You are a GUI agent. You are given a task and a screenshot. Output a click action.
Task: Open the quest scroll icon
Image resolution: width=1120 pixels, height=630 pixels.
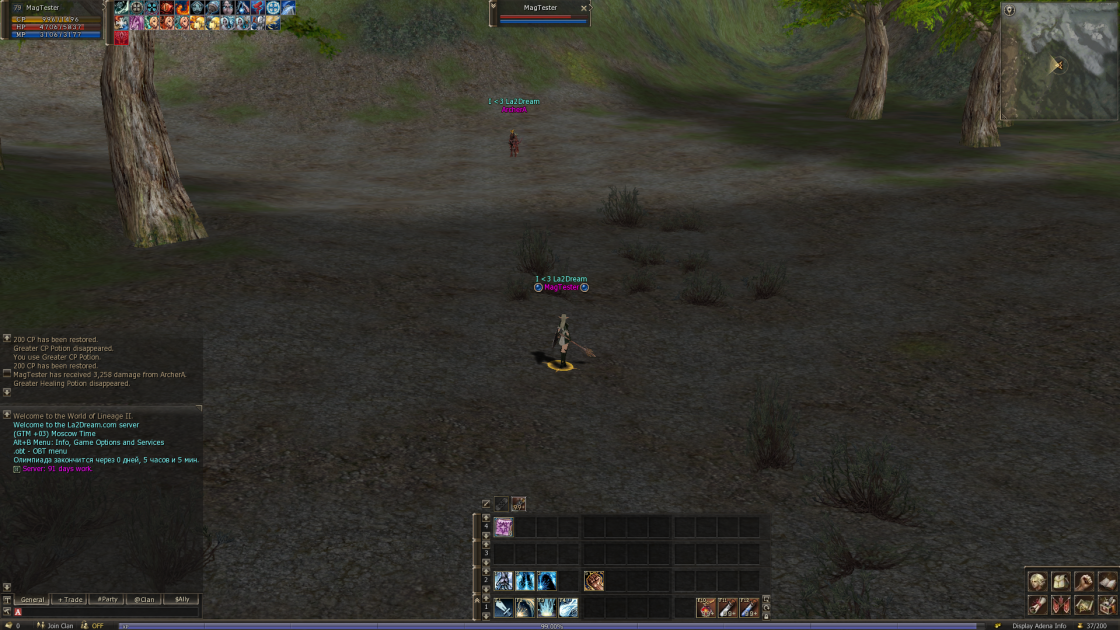1037,604
